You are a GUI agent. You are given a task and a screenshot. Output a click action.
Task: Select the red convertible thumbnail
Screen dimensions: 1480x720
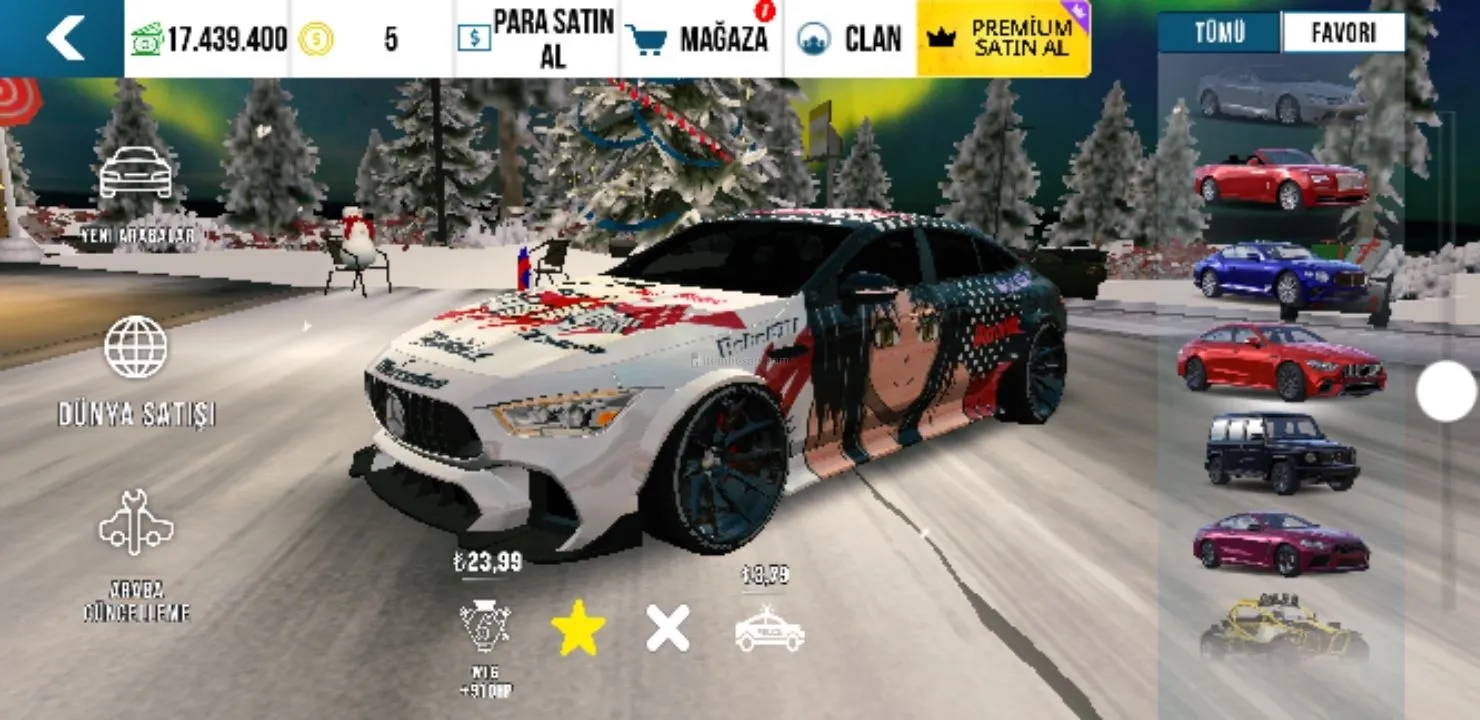(x=1279, y=180)
